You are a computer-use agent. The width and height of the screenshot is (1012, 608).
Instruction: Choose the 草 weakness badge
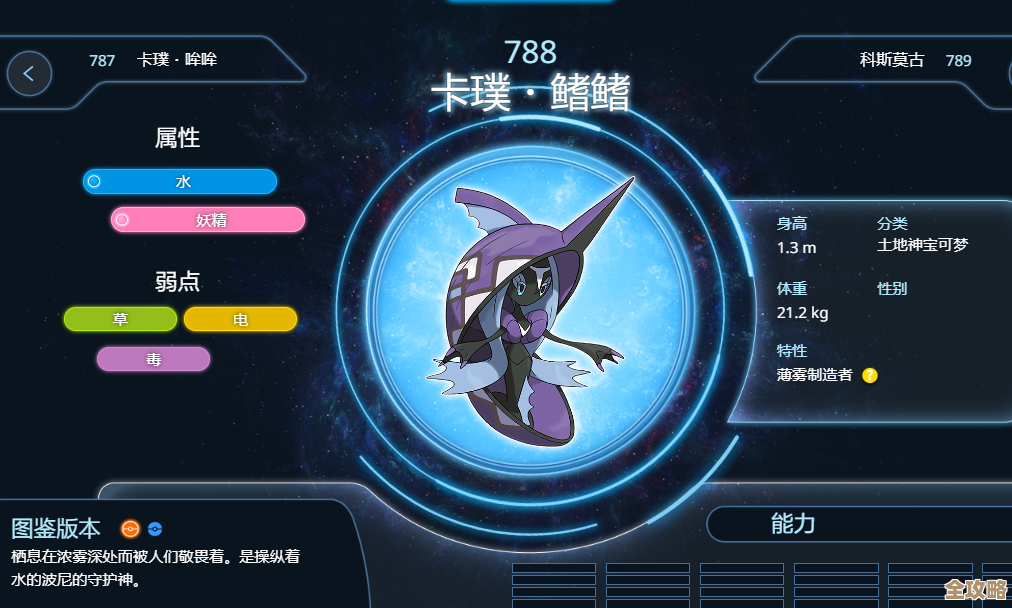(x=120, y=320)
